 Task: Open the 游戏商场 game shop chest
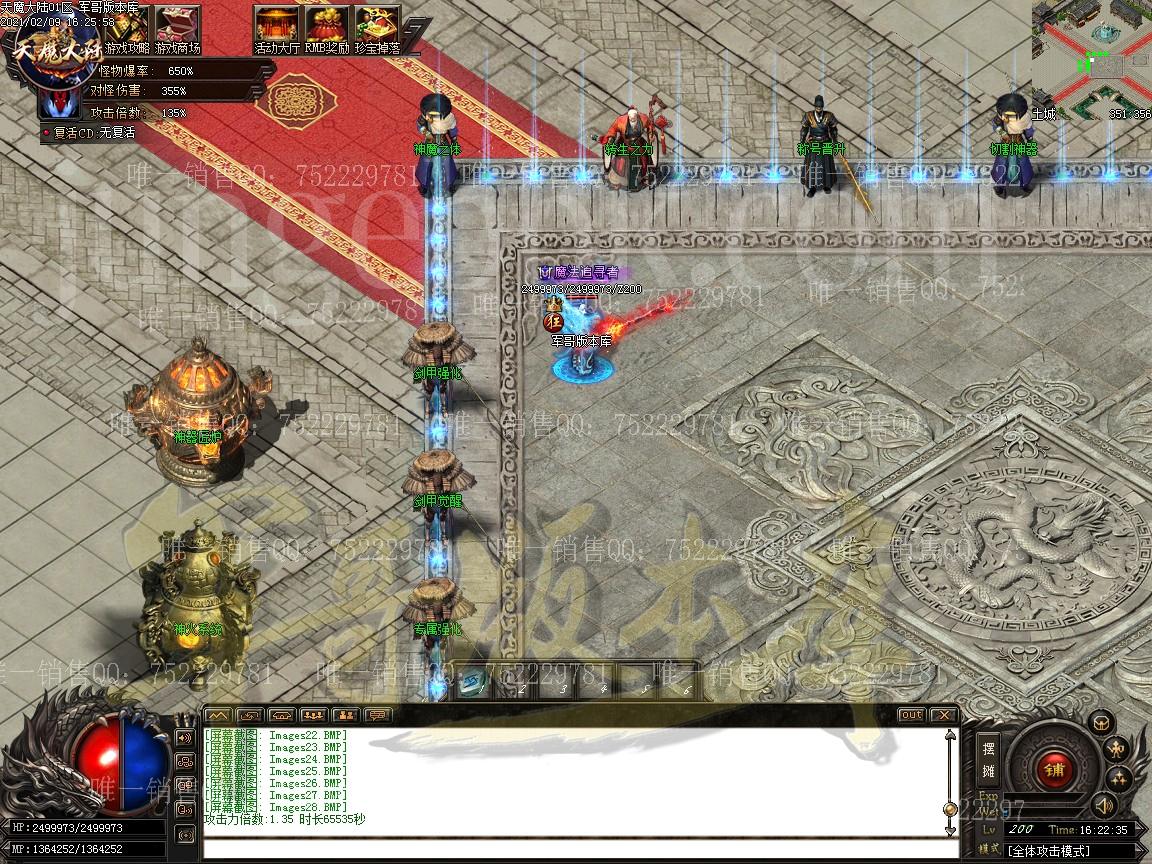click(x=178, y=28)
